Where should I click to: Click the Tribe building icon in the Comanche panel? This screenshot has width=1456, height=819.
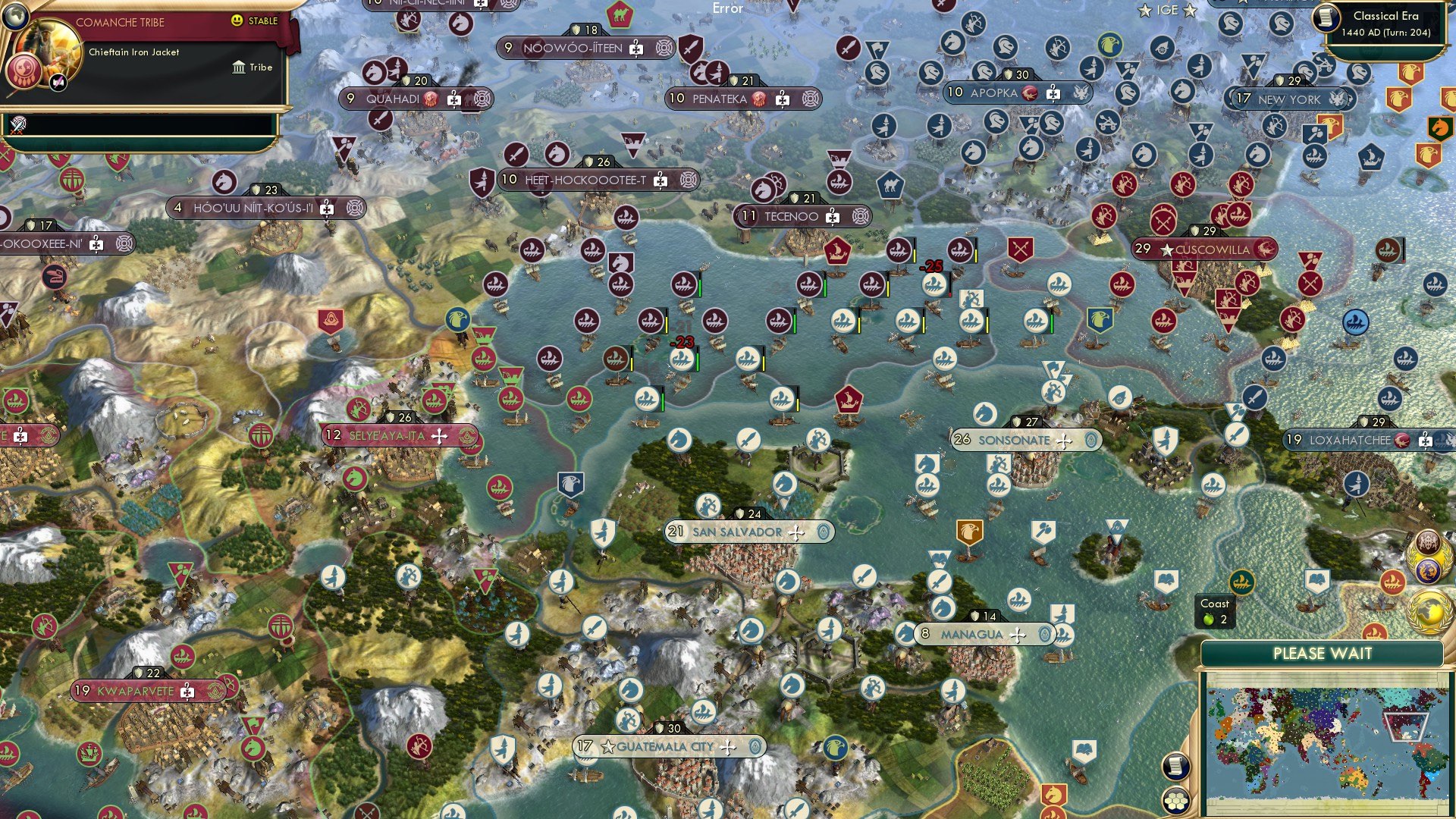[240, 67]
